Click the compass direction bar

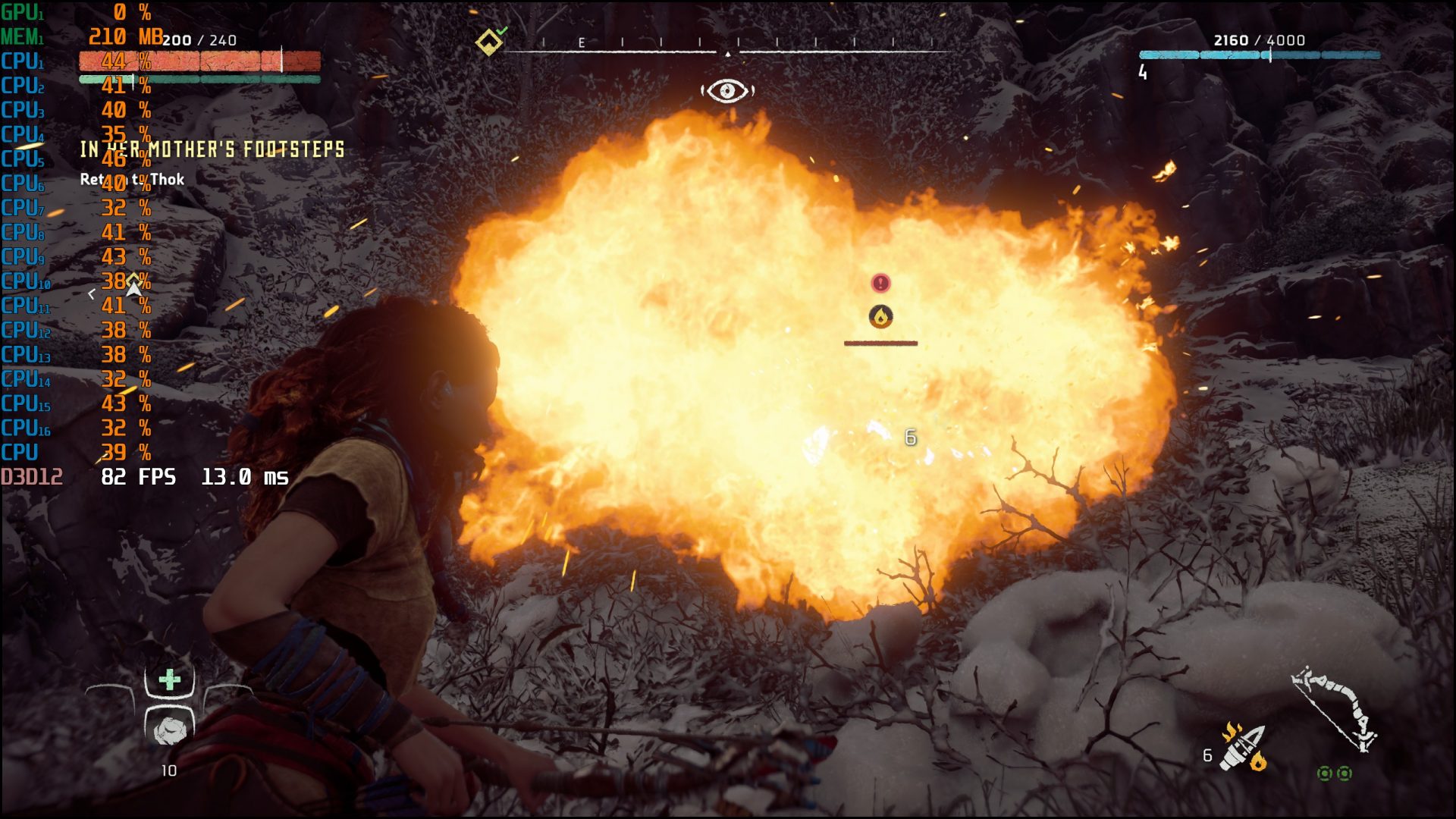[x=728, y=47]
